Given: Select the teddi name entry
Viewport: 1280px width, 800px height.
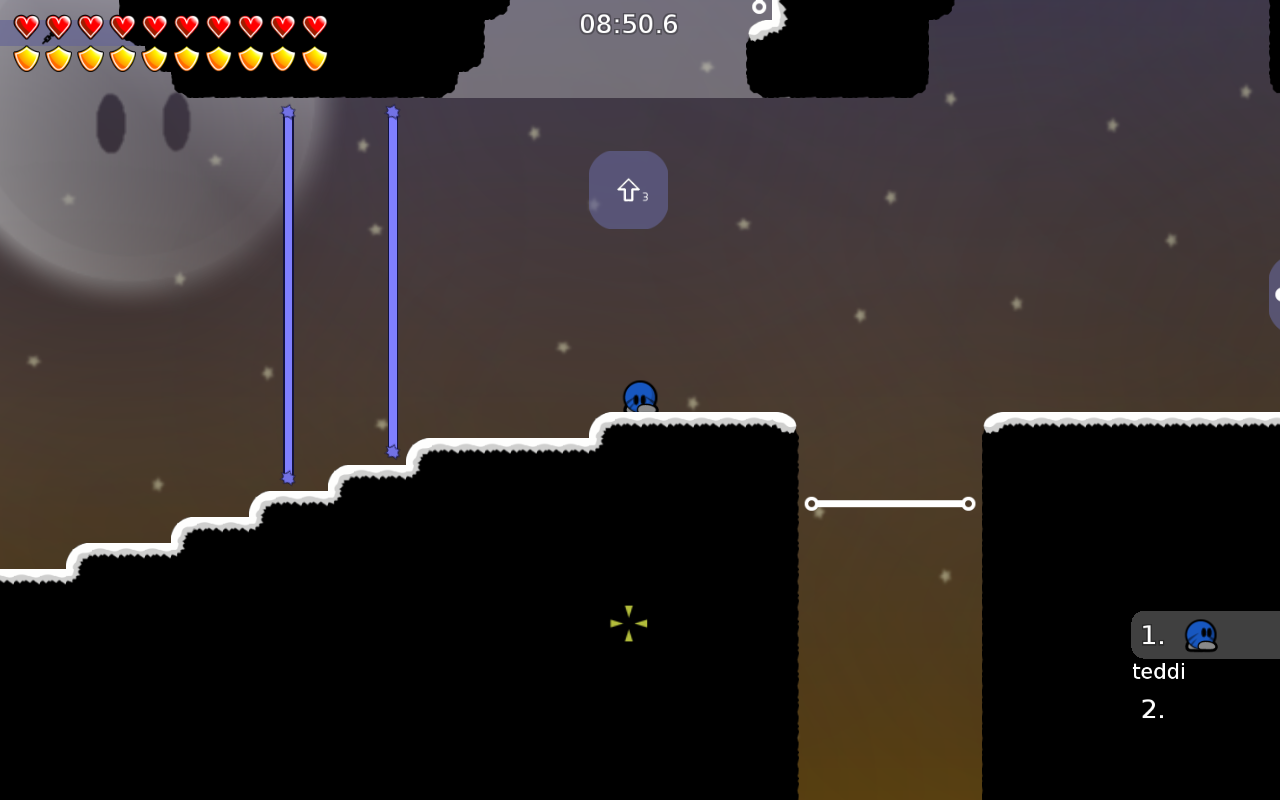Looking at the screenshot, I should (1158, 671).
